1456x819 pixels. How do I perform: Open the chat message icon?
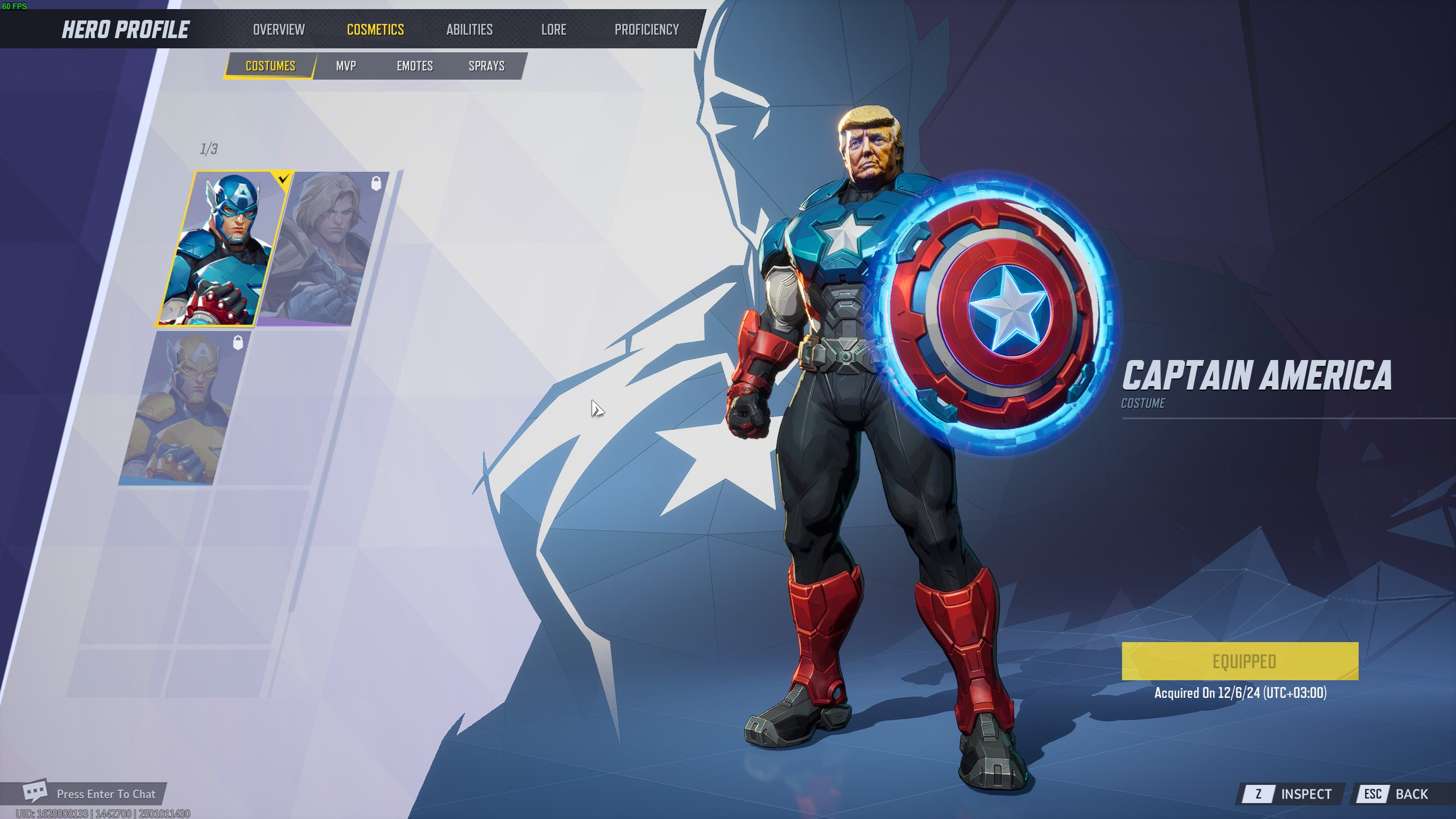[x=36, y=793]
